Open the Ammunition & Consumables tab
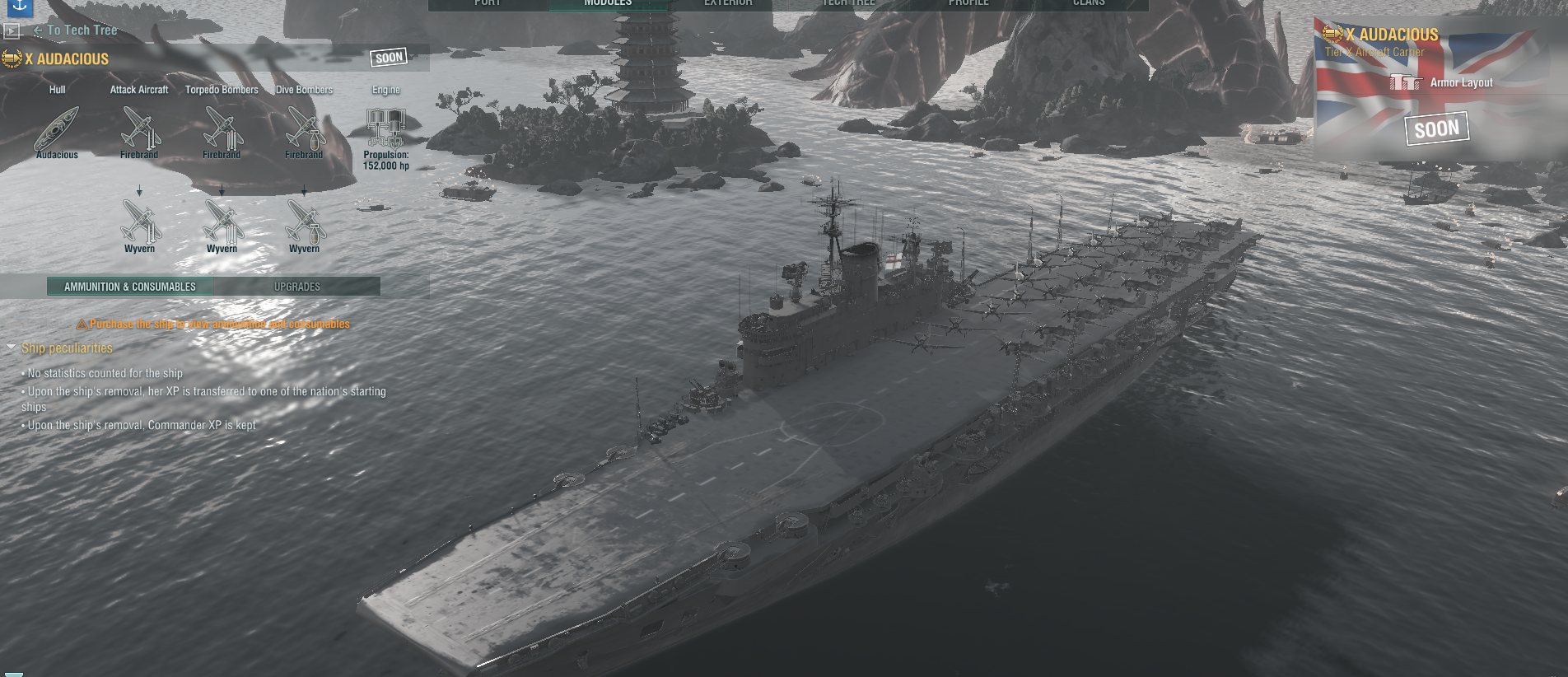This screenshot has width=1568, height=677. [x=130, y=287]
